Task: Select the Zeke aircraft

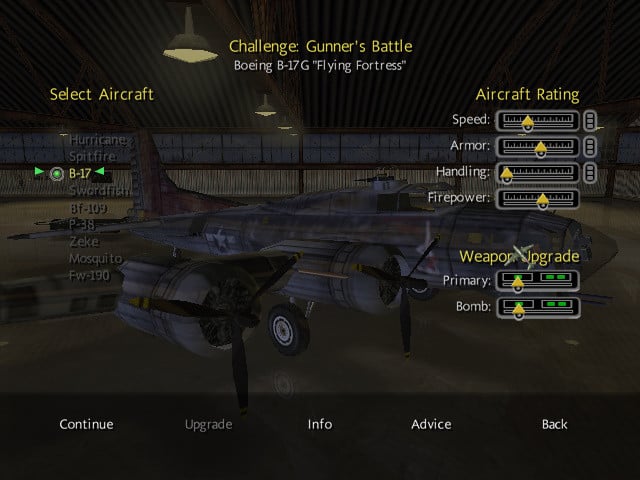Action: click(84, 241)
